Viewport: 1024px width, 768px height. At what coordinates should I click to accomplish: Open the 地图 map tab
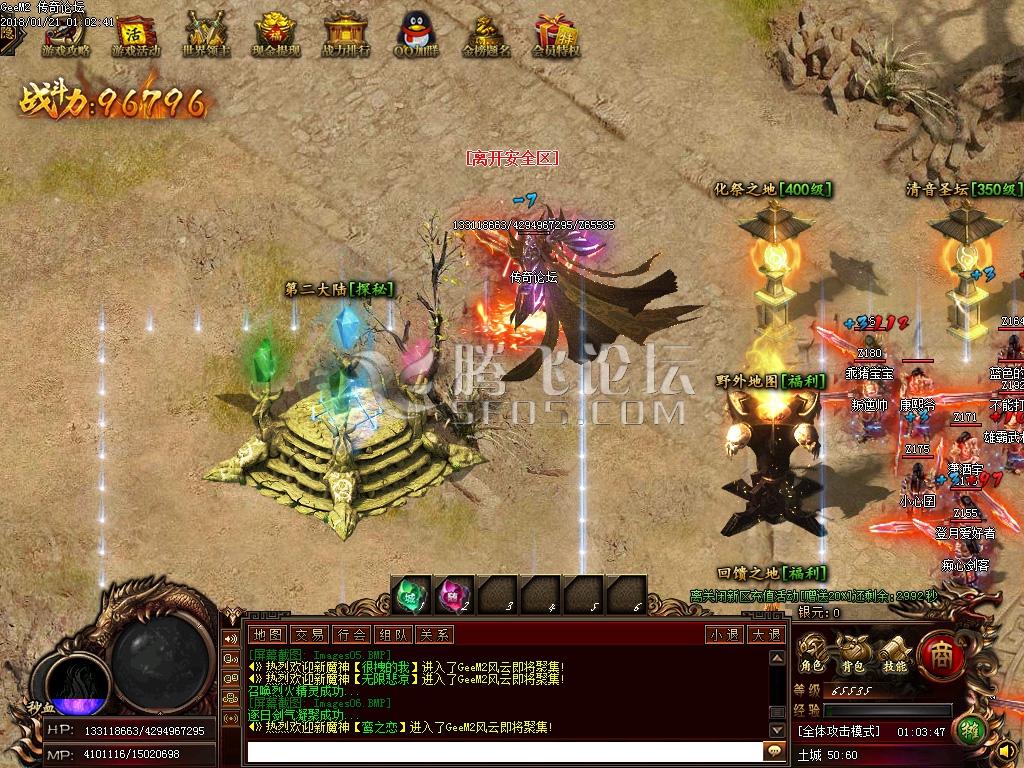267,634
